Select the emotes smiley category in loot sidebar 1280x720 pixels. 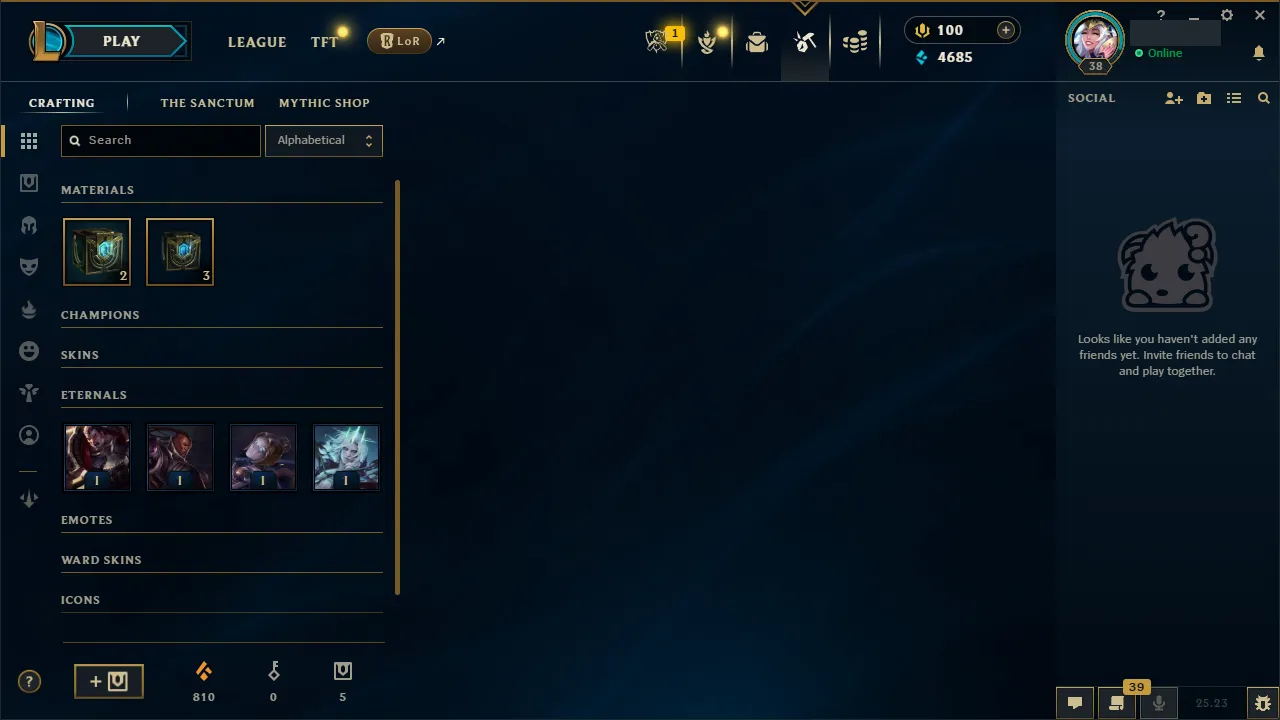(x=29, y=351)
